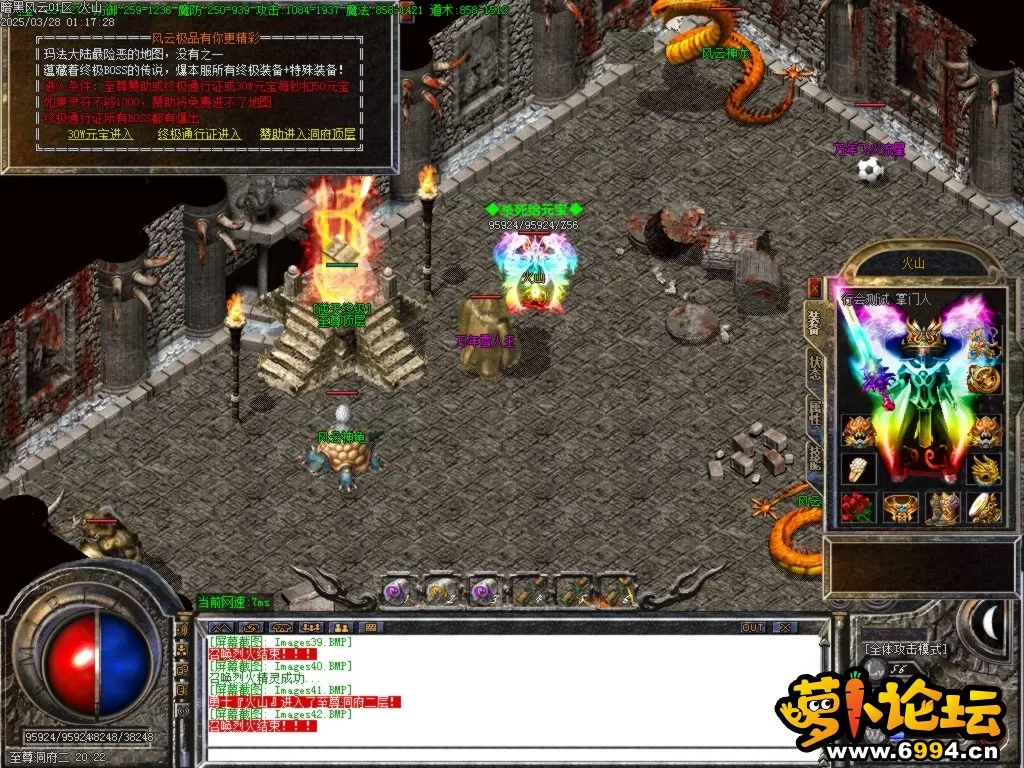Choose the 30W元宝进入 entry option
Image resolution: width=1024 pixels, height=768 pixels.
pos(100,134)
